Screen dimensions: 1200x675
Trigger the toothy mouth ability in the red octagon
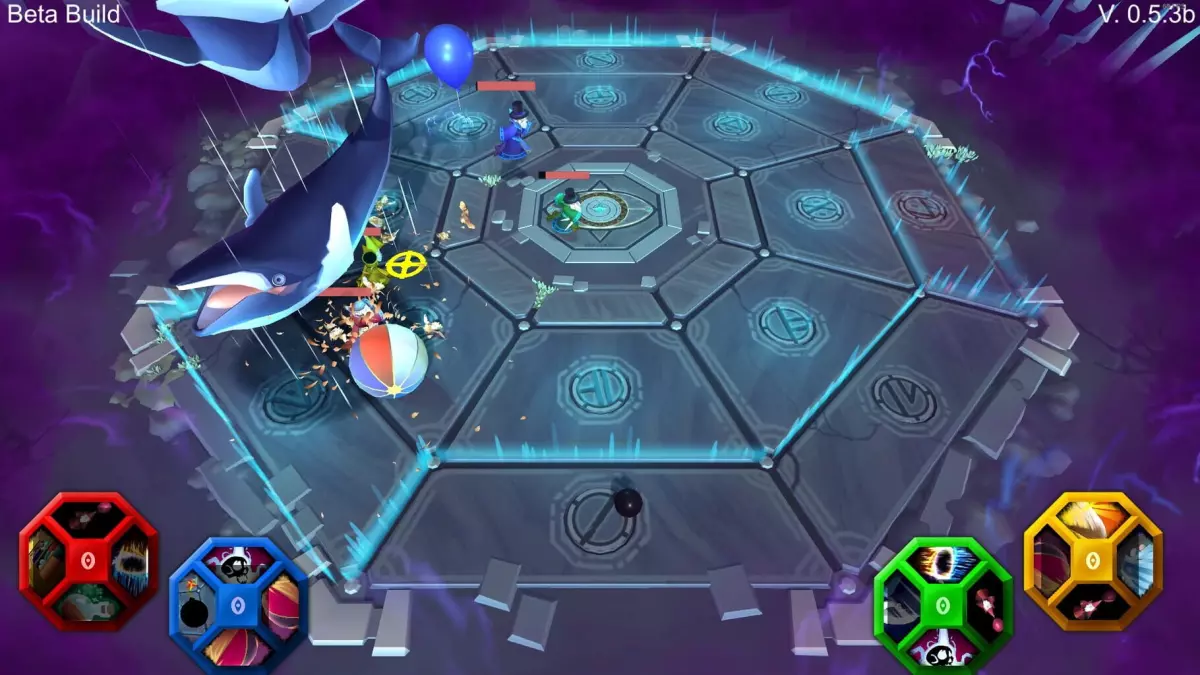(128, 563)
